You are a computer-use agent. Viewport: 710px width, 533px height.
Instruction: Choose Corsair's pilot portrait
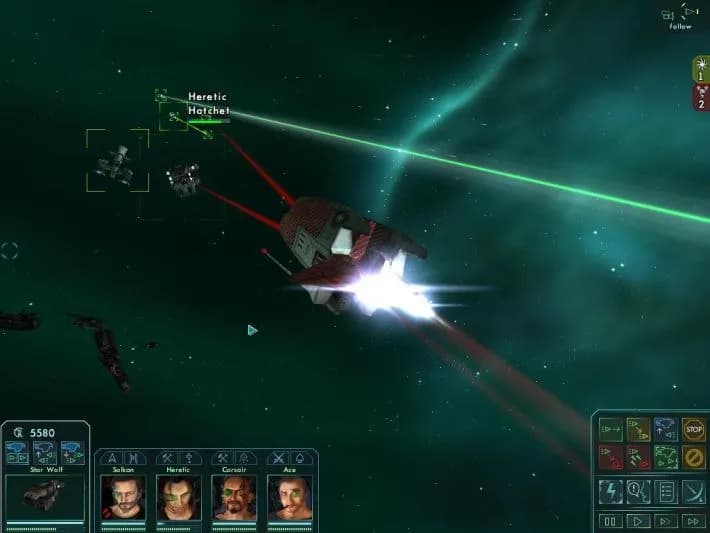tap(234, 496)
